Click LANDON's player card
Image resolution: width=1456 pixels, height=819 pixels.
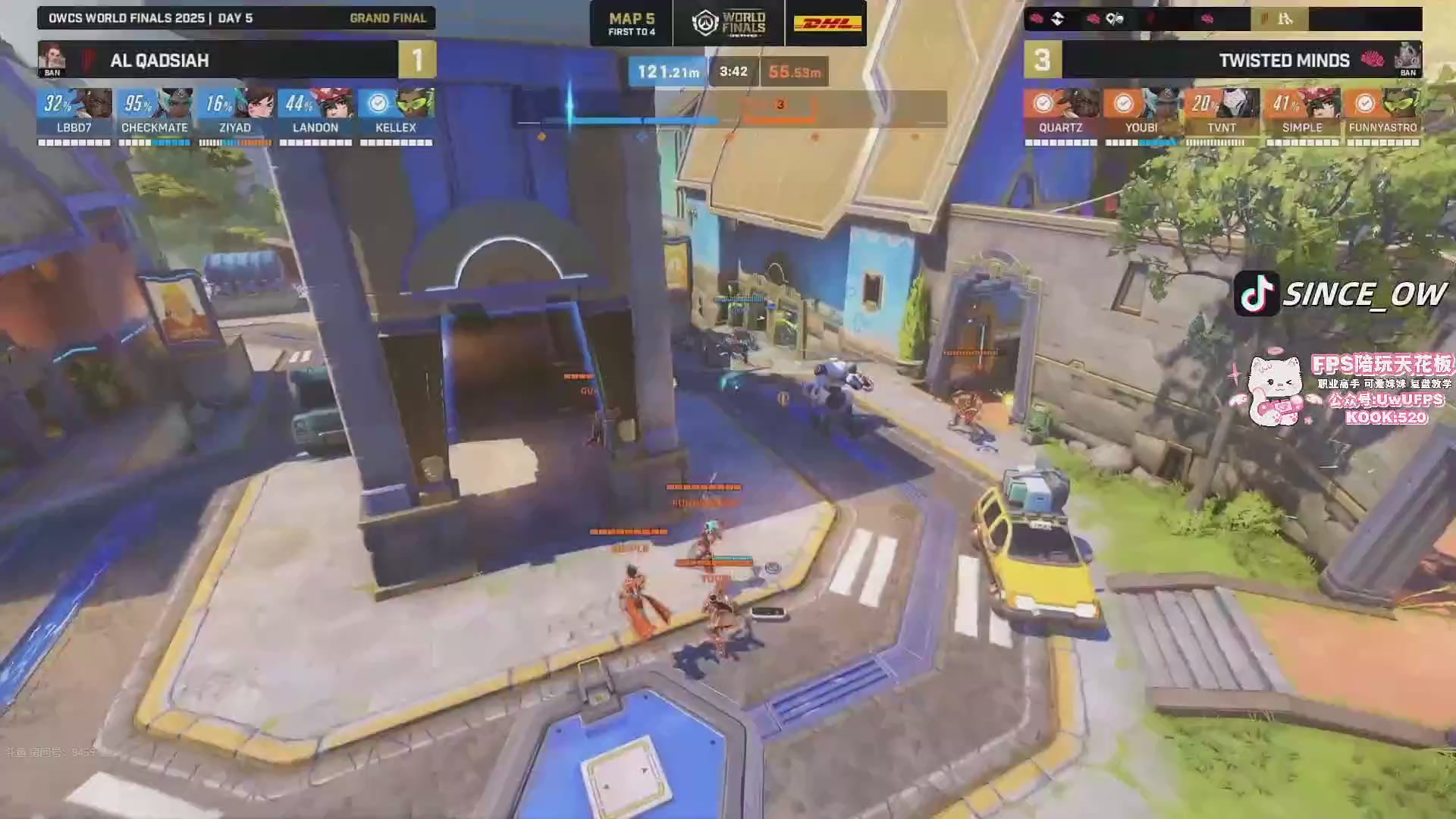click(x=315, y=113)
